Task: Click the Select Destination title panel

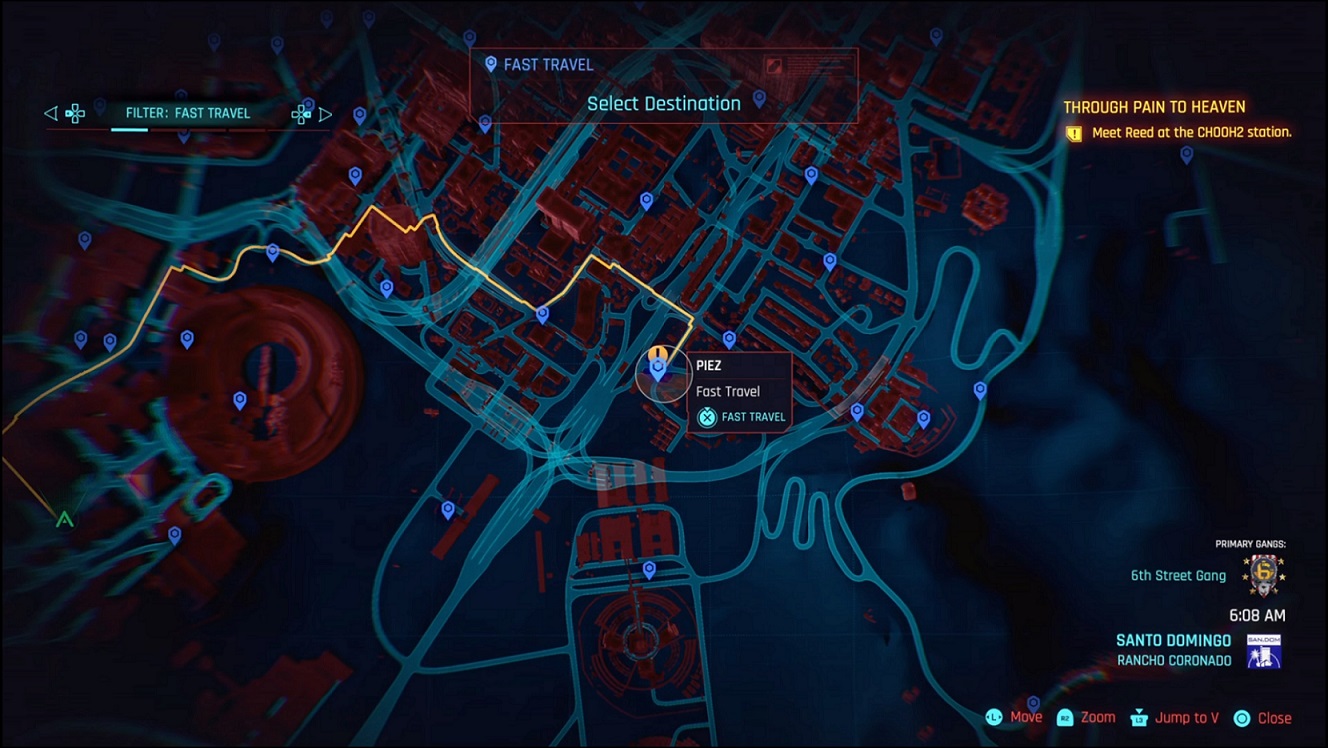Action: click(x=663, y=102)
